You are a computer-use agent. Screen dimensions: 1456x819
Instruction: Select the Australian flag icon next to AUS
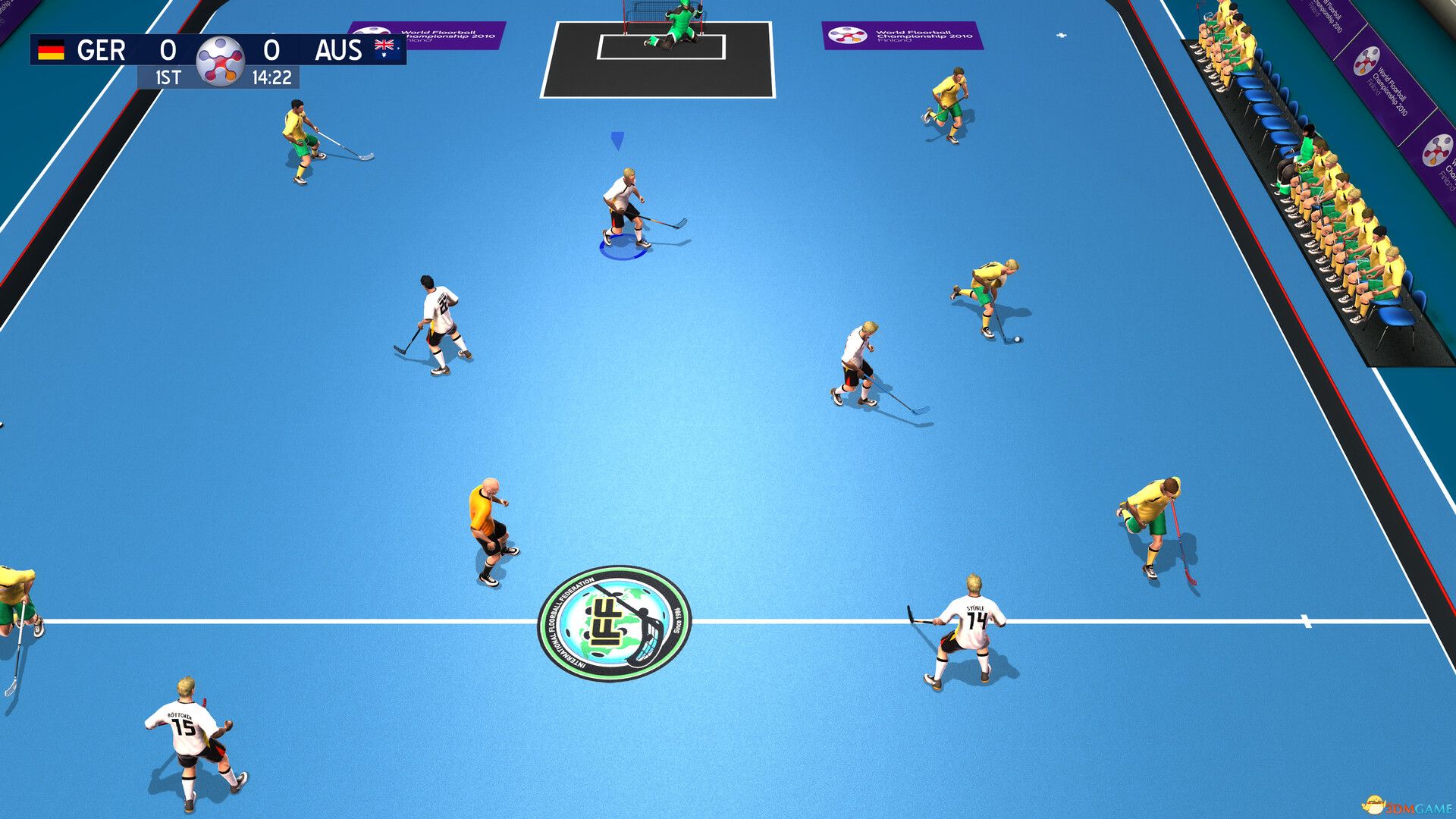[384, 47]
